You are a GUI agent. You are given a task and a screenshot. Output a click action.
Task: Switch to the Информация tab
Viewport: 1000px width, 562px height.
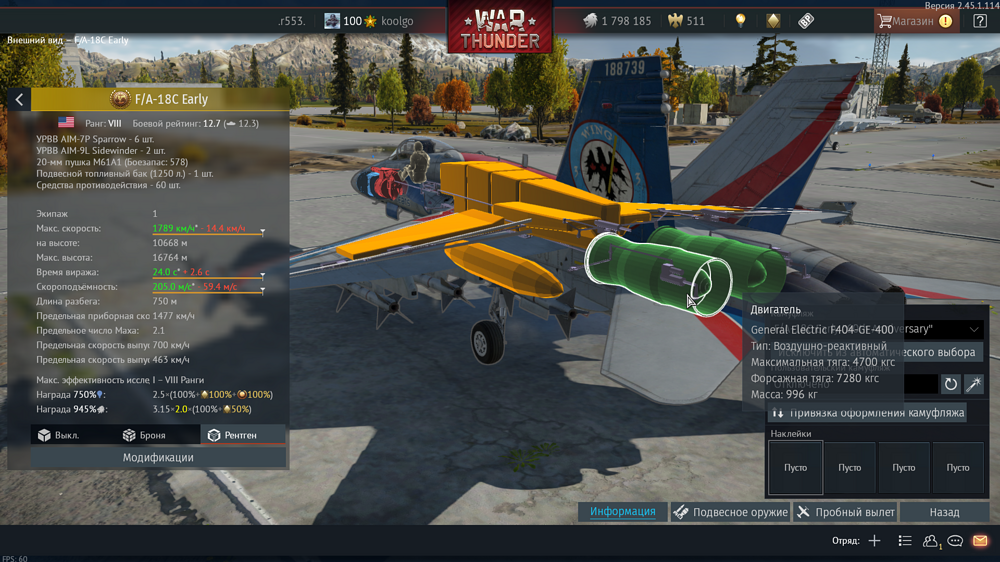point(622,512)
